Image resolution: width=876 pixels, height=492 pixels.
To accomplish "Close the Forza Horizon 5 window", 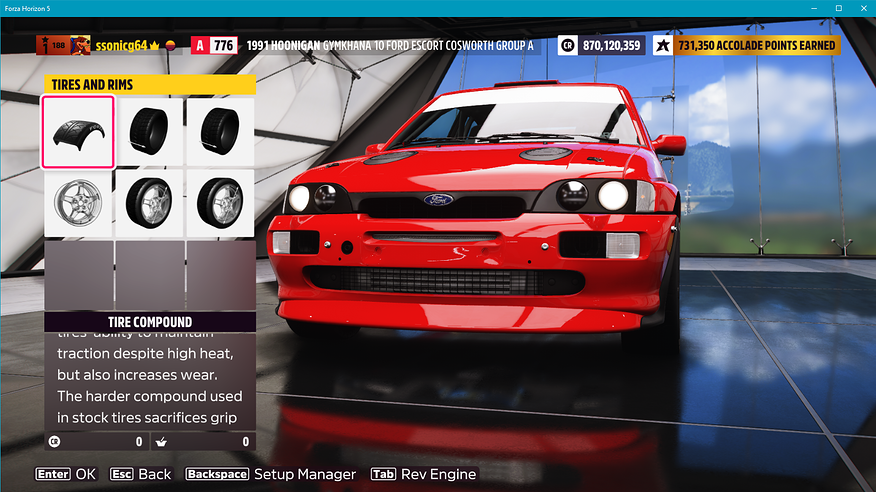I will pyautogui.click(x=861, y=8).
